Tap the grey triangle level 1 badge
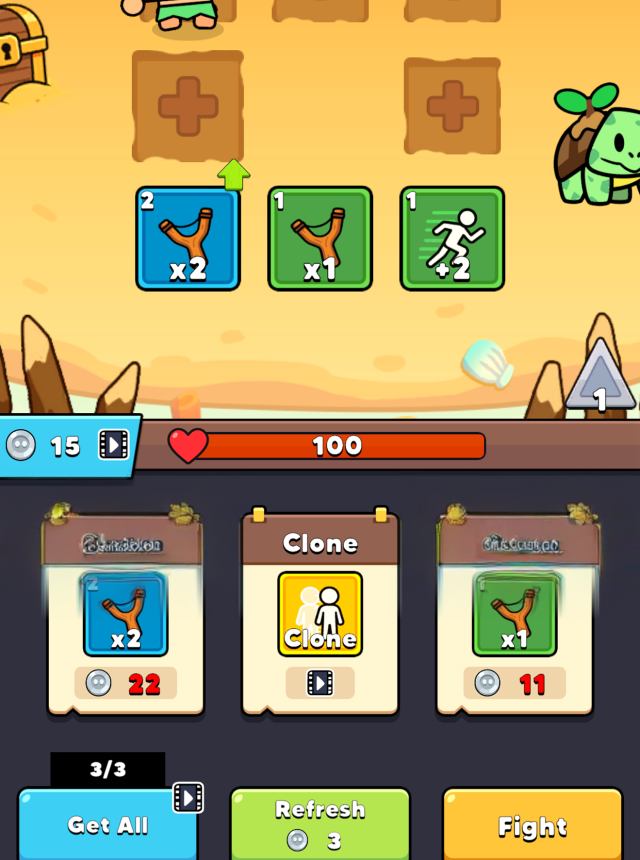 pyautogui.click(x=599, y=377)
